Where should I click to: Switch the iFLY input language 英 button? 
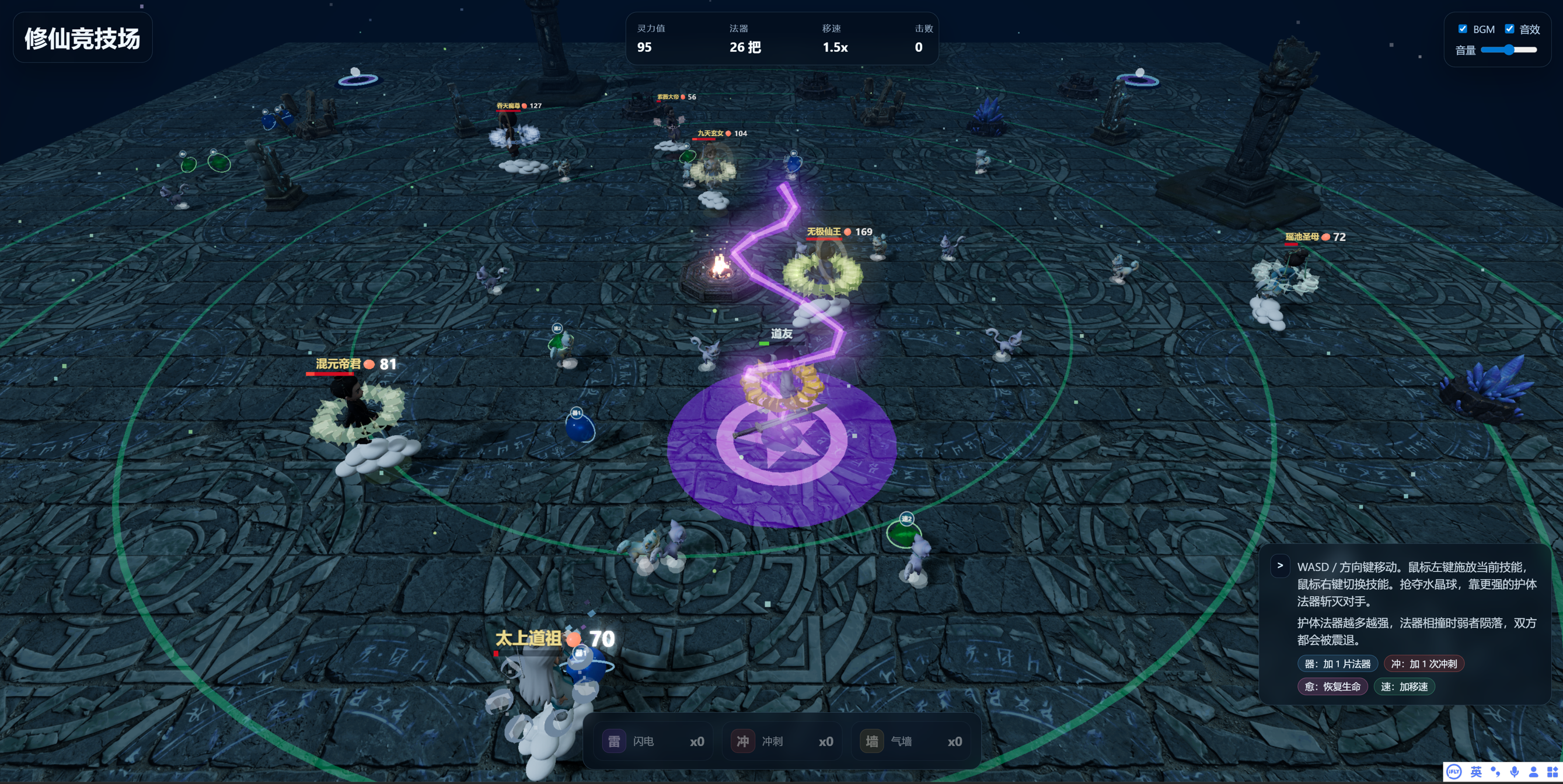tap(1476, 771)
